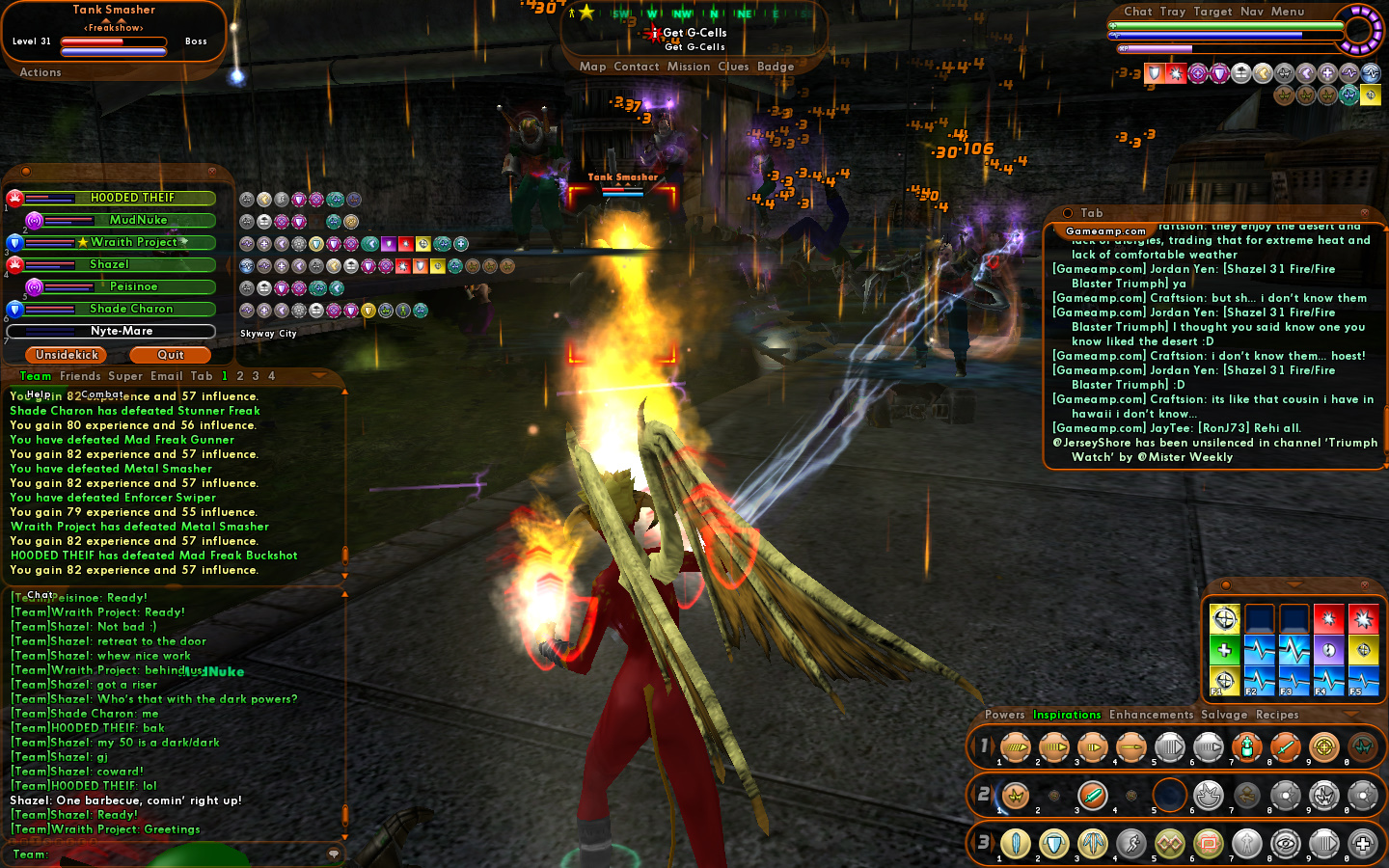
Task: Toggle the Chat window
Action: (x=1138, y=12)
